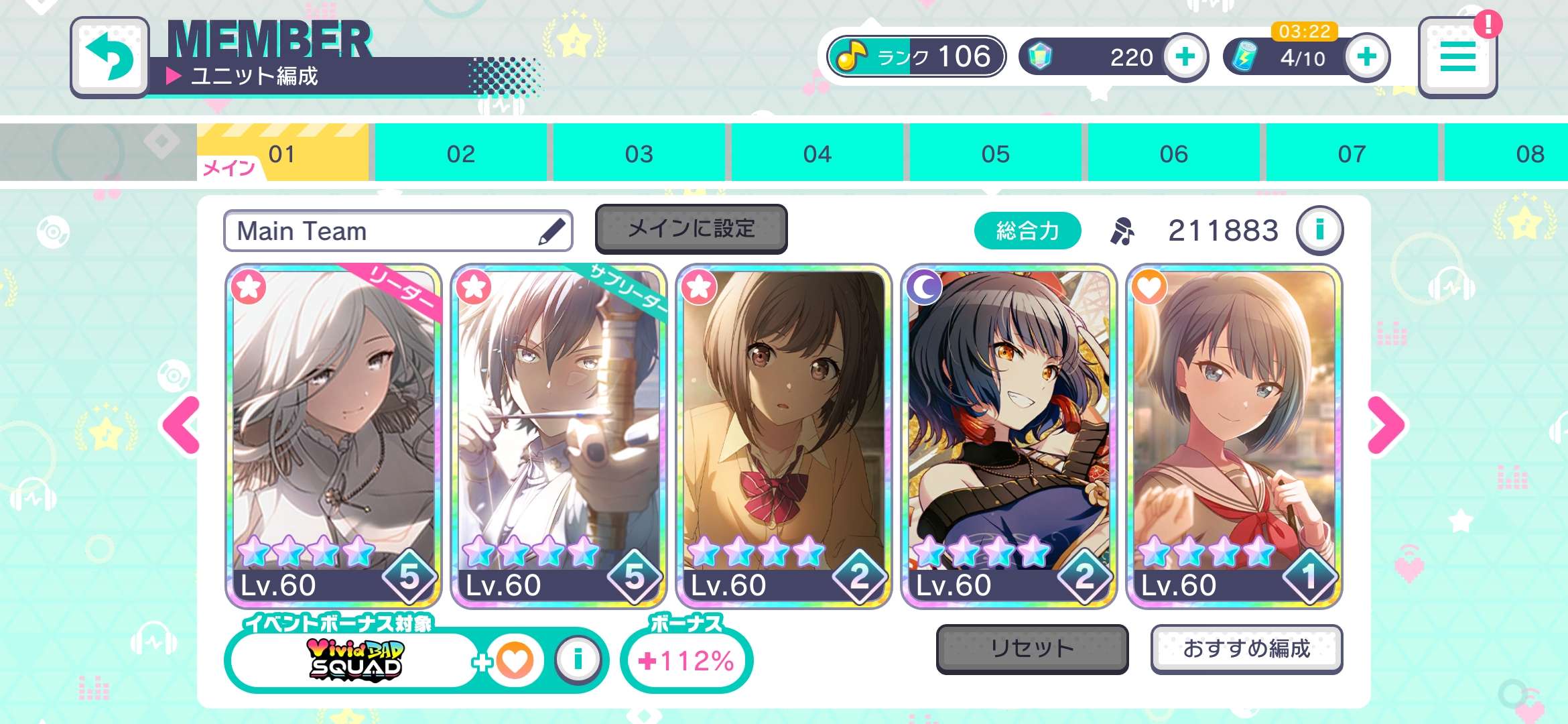Switch to unit tab 05

pos(995,154)
